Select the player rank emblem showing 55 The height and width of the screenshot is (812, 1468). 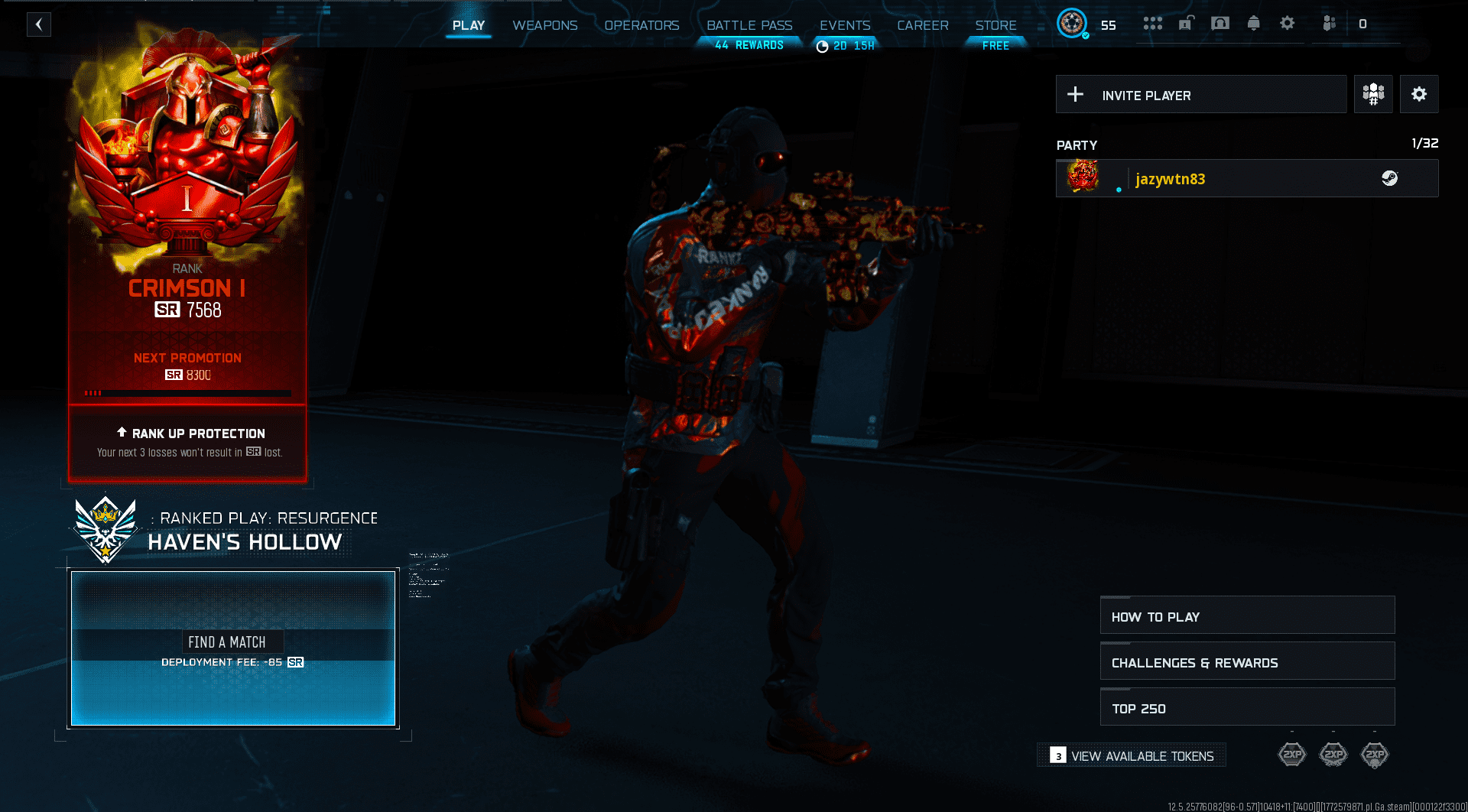[1073, 24]
